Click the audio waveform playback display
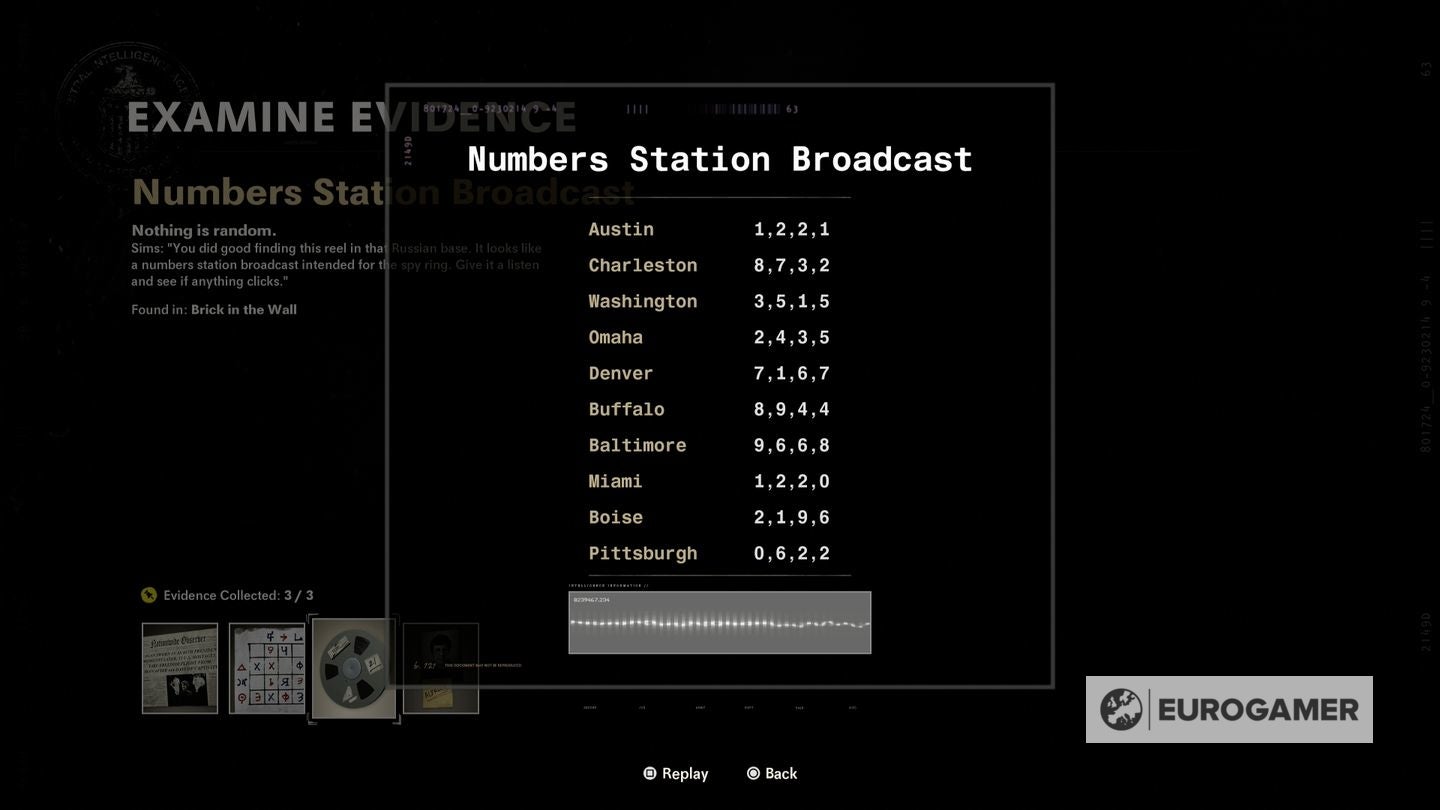This screenshot has height=810, width=1440. [719, 622]
